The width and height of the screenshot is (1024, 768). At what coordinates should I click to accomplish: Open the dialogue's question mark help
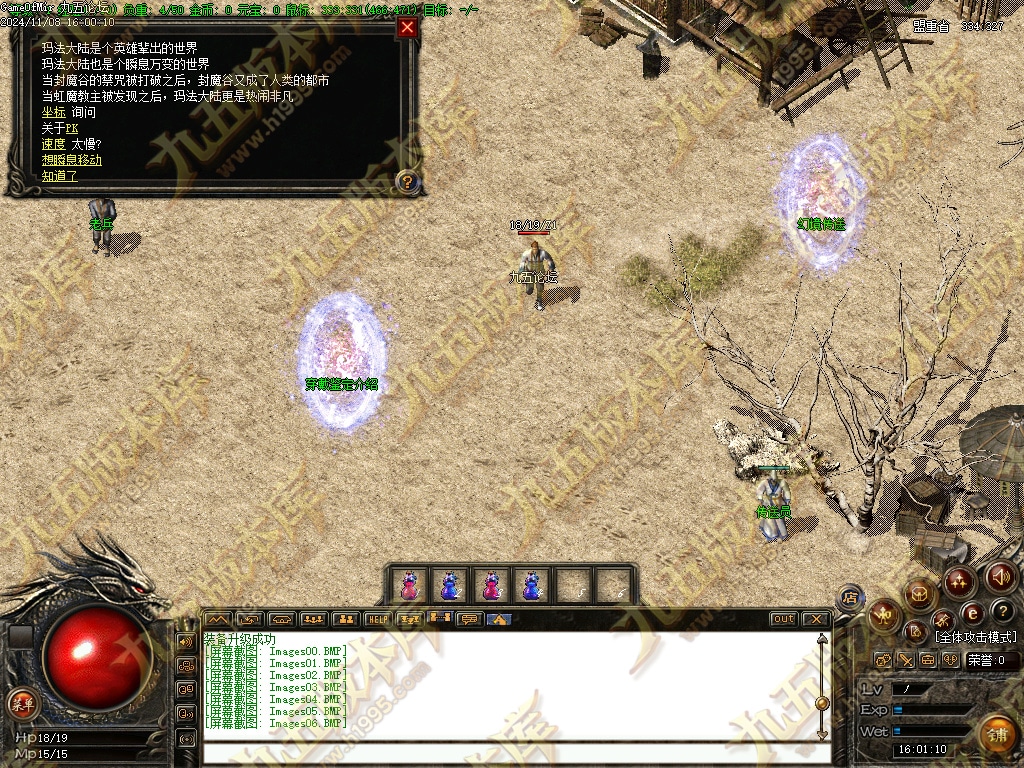coord(407,182)
